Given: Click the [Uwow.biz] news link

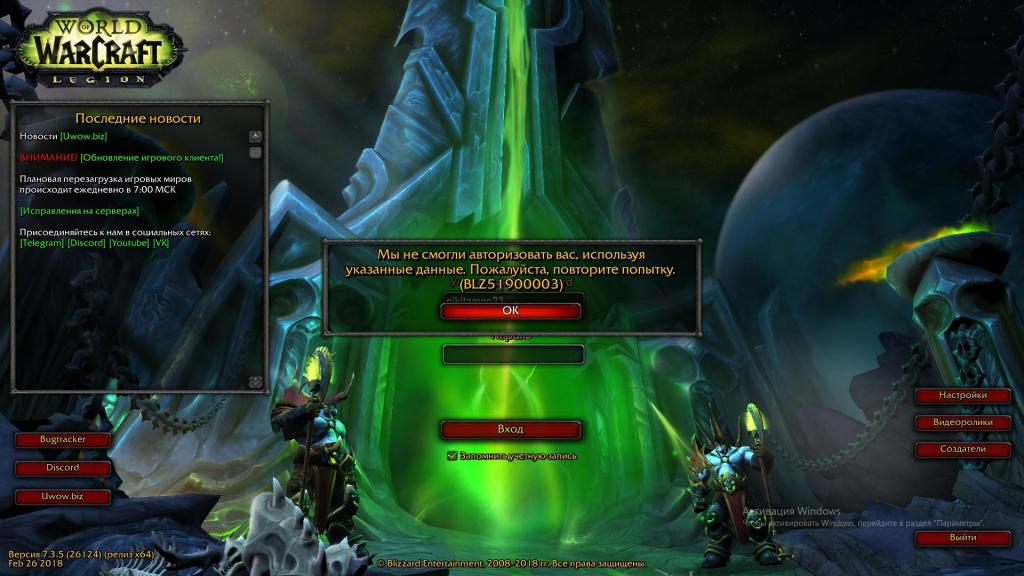Looking at the screenshot, I should 85,135.
